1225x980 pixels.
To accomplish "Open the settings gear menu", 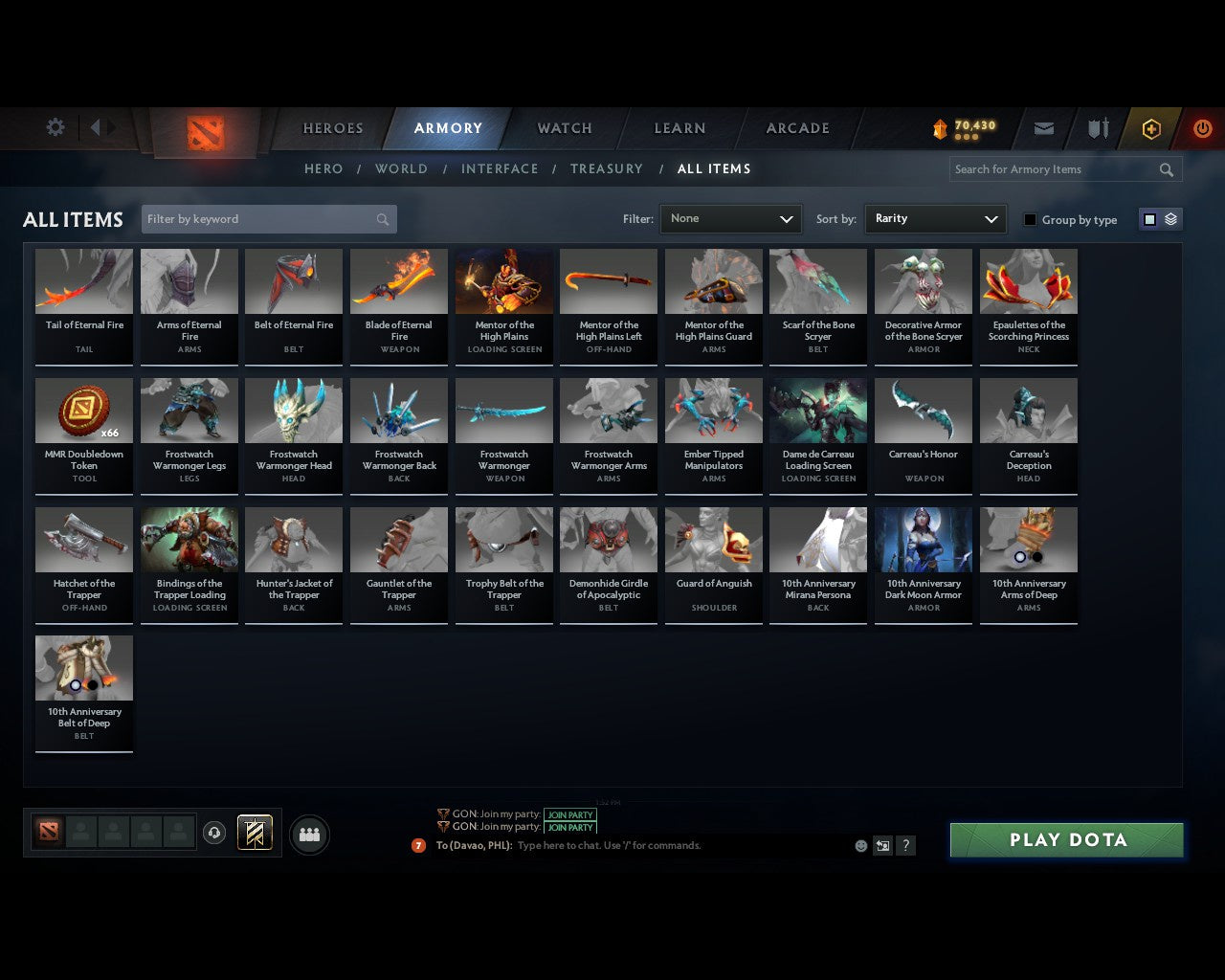I will click(x=55, y=126).
